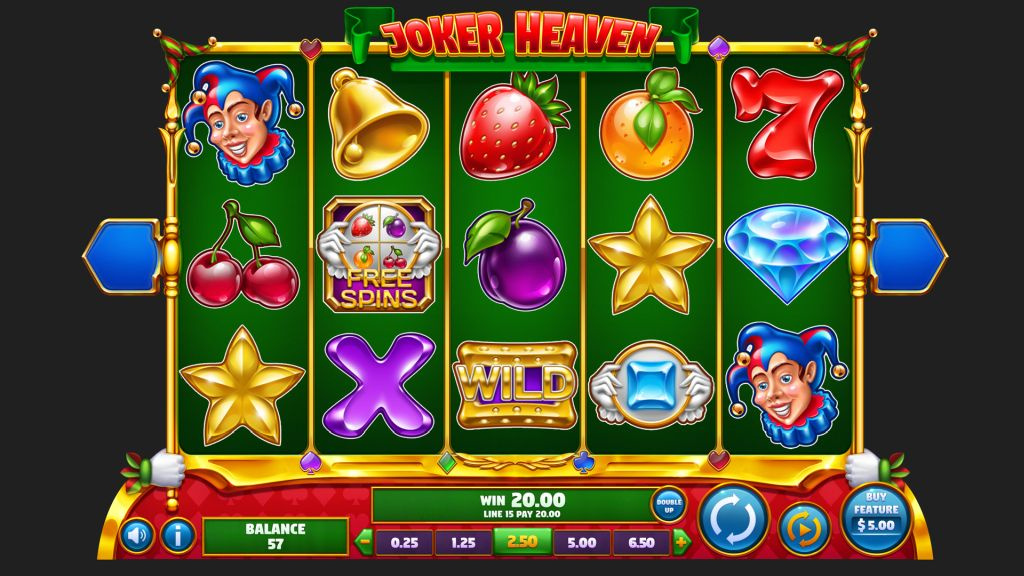Viewport: 1024px width, 576px height.
Task: Select the 0.25 bet amount
Action: click(403, 542)
